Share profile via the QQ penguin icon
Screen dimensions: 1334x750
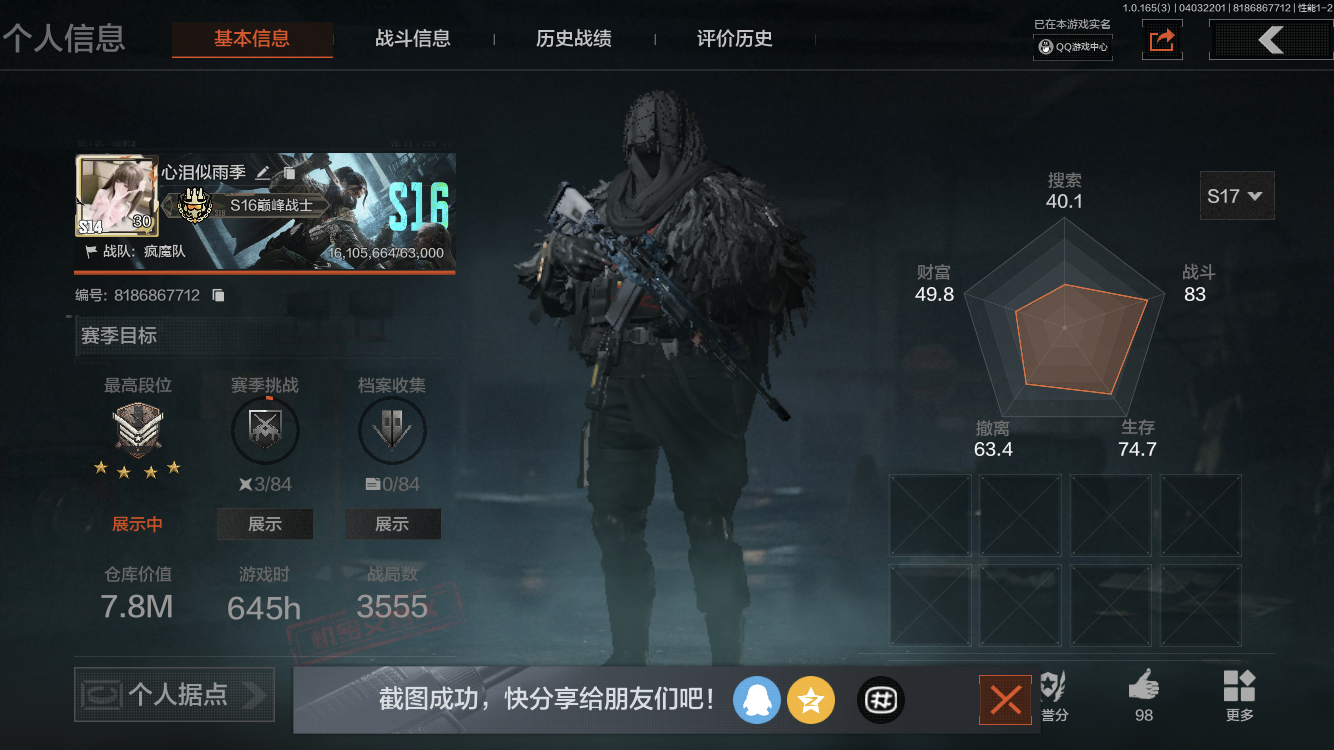pos(757,700)
